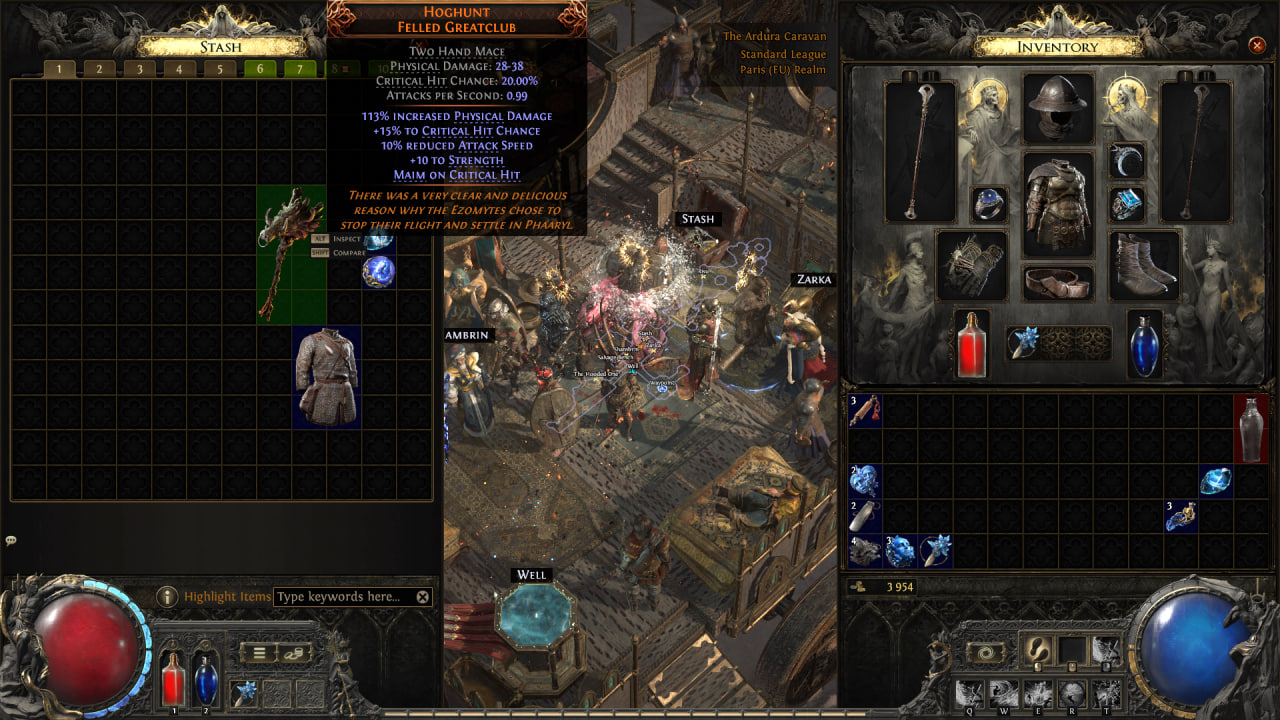Click the equipped amulet slot
Screen dimensions: 1280x720
(1127, 160)
